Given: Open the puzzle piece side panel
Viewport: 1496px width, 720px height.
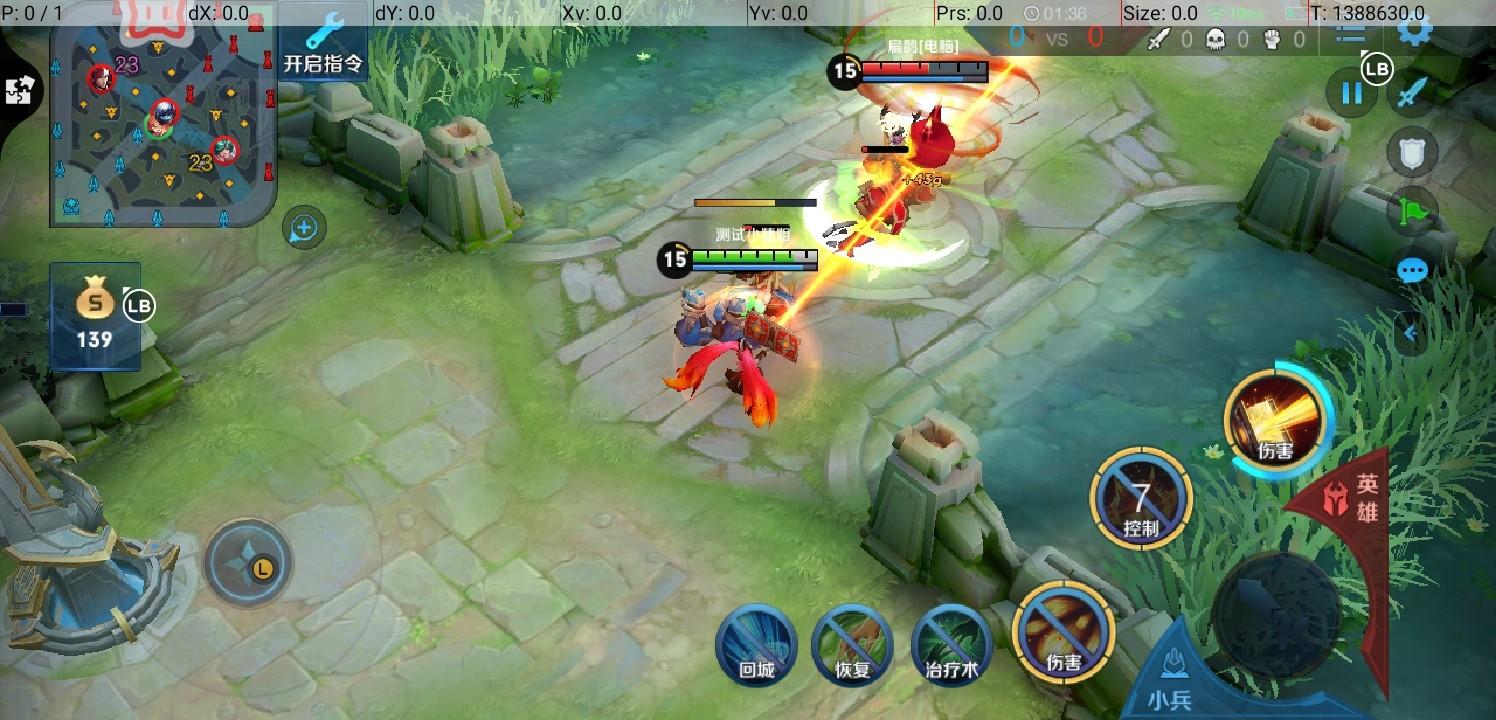Looking at the screenshot, I should 18,91.
